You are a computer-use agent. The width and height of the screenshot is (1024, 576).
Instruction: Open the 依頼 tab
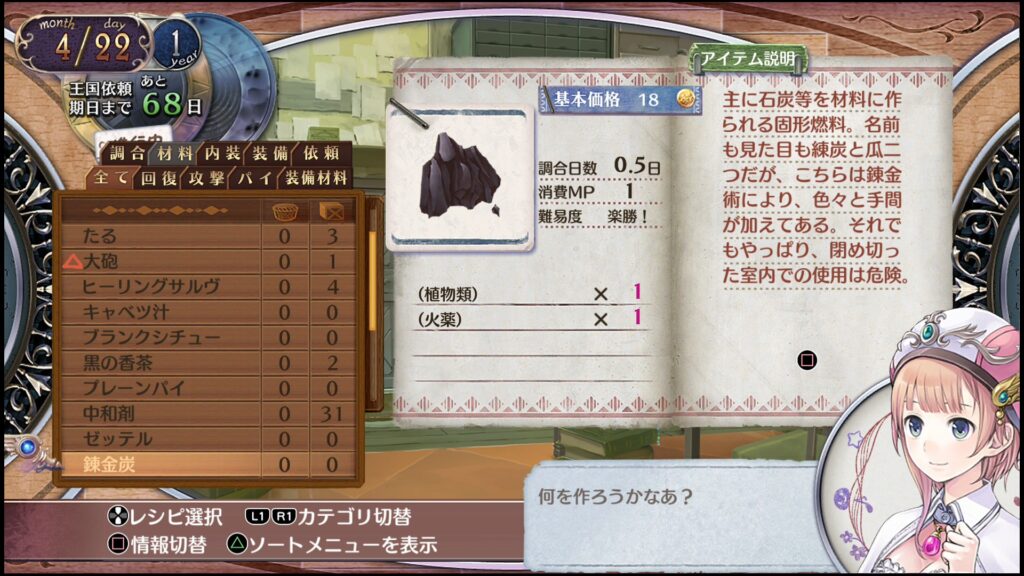pos(320,154)
